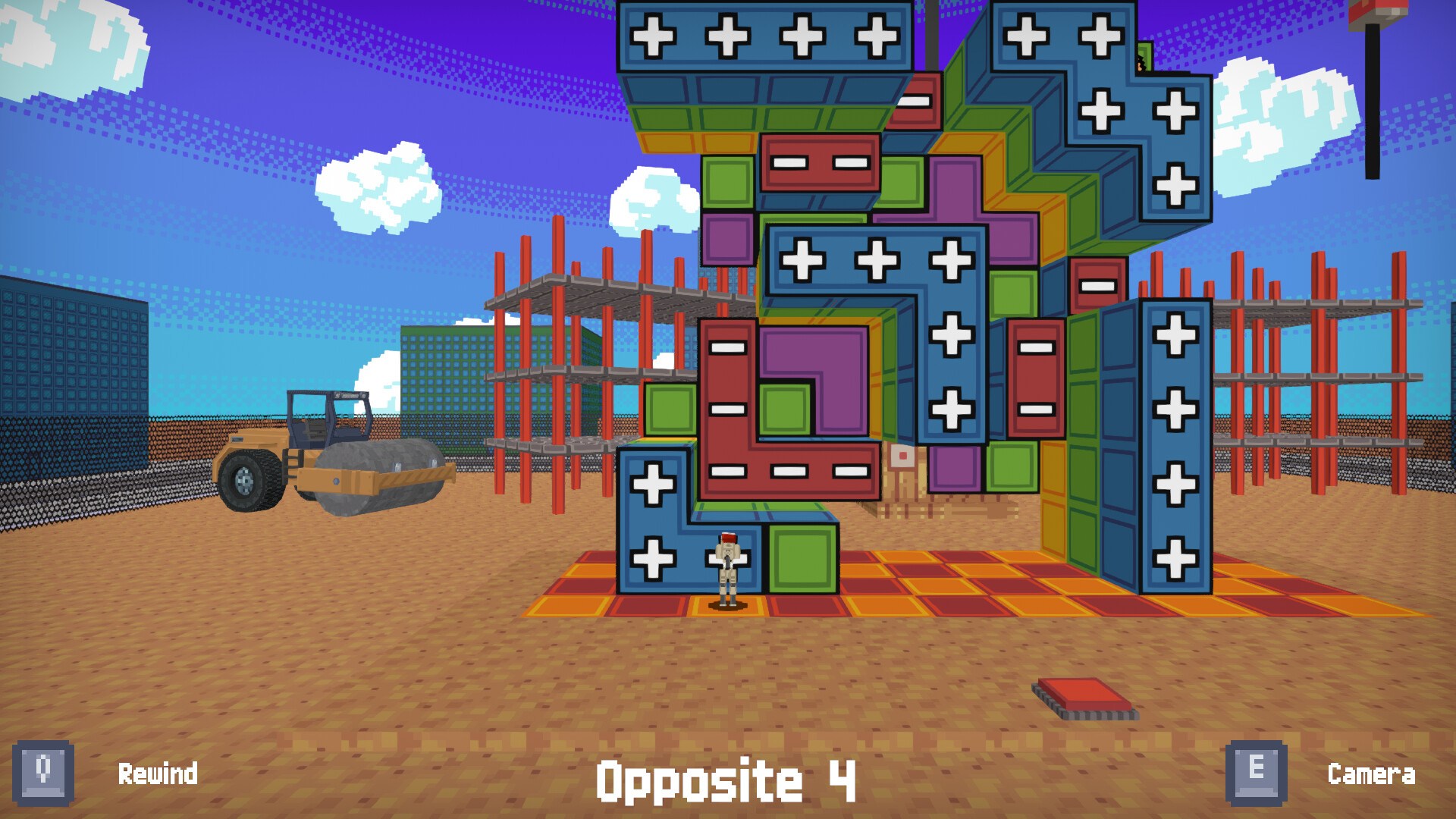Click the Opposite 4 level title

(728, 777)
